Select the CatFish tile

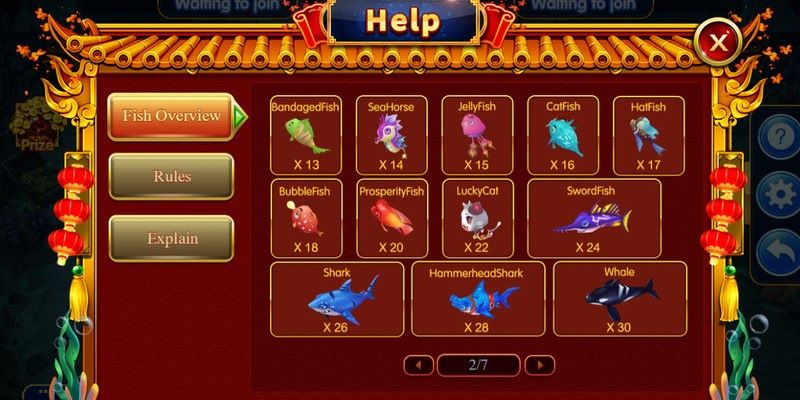[x=562, y=135]
